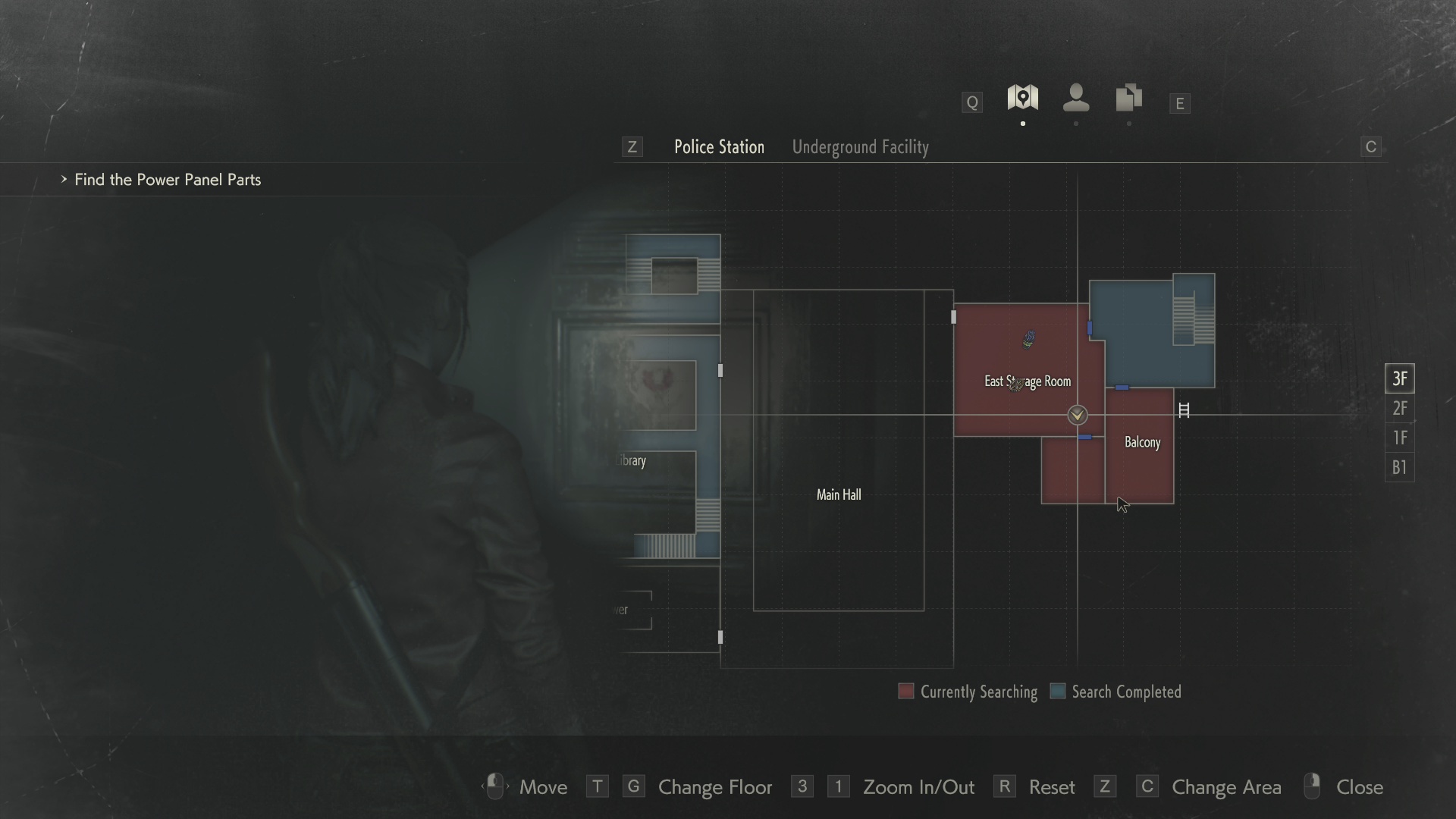Open the Underground Facility area tab
This screenshot has width=1456, height=819.
tap(860, 147)
